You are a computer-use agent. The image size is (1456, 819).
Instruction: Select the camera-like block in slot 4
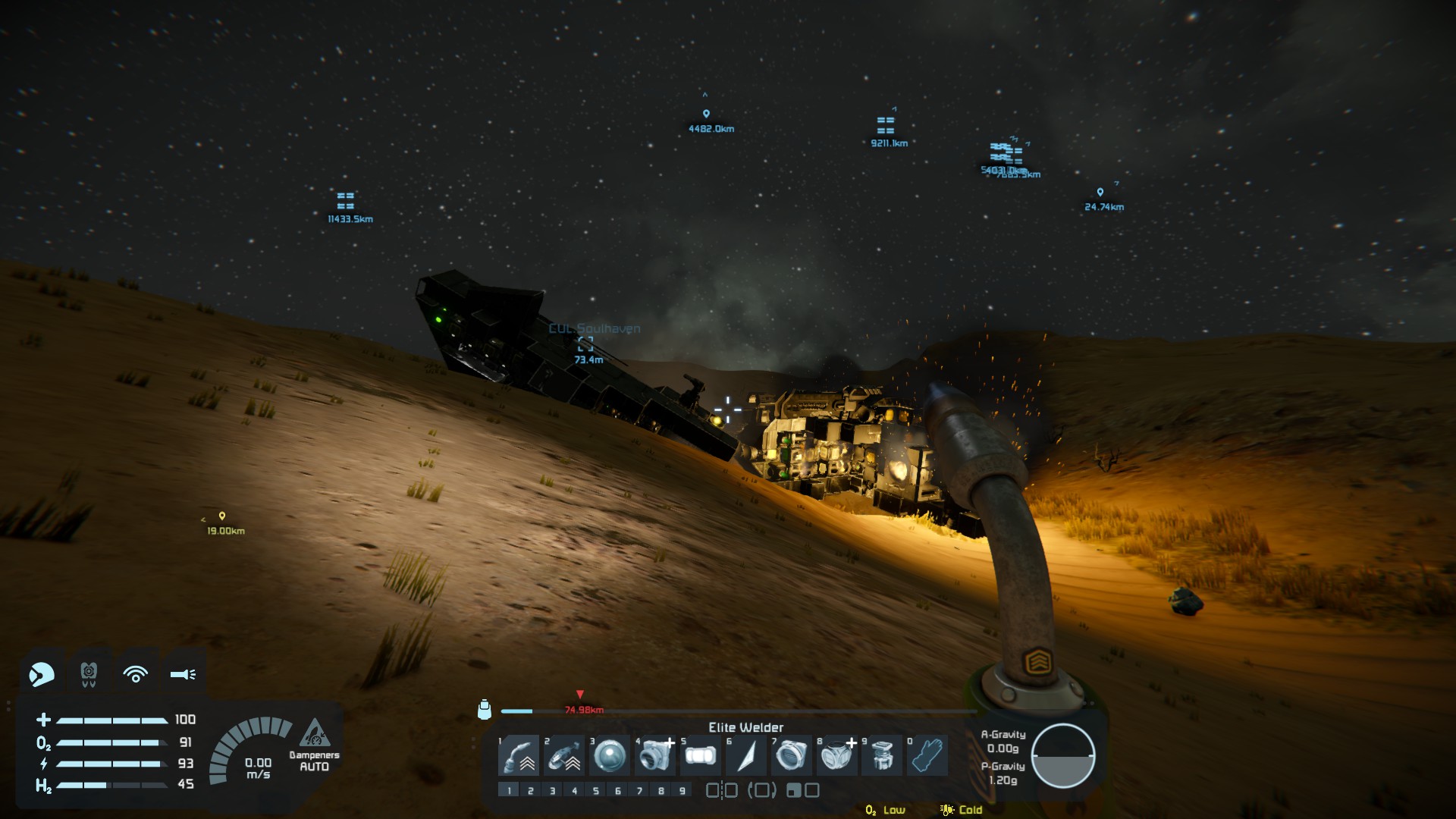point(654,755)
